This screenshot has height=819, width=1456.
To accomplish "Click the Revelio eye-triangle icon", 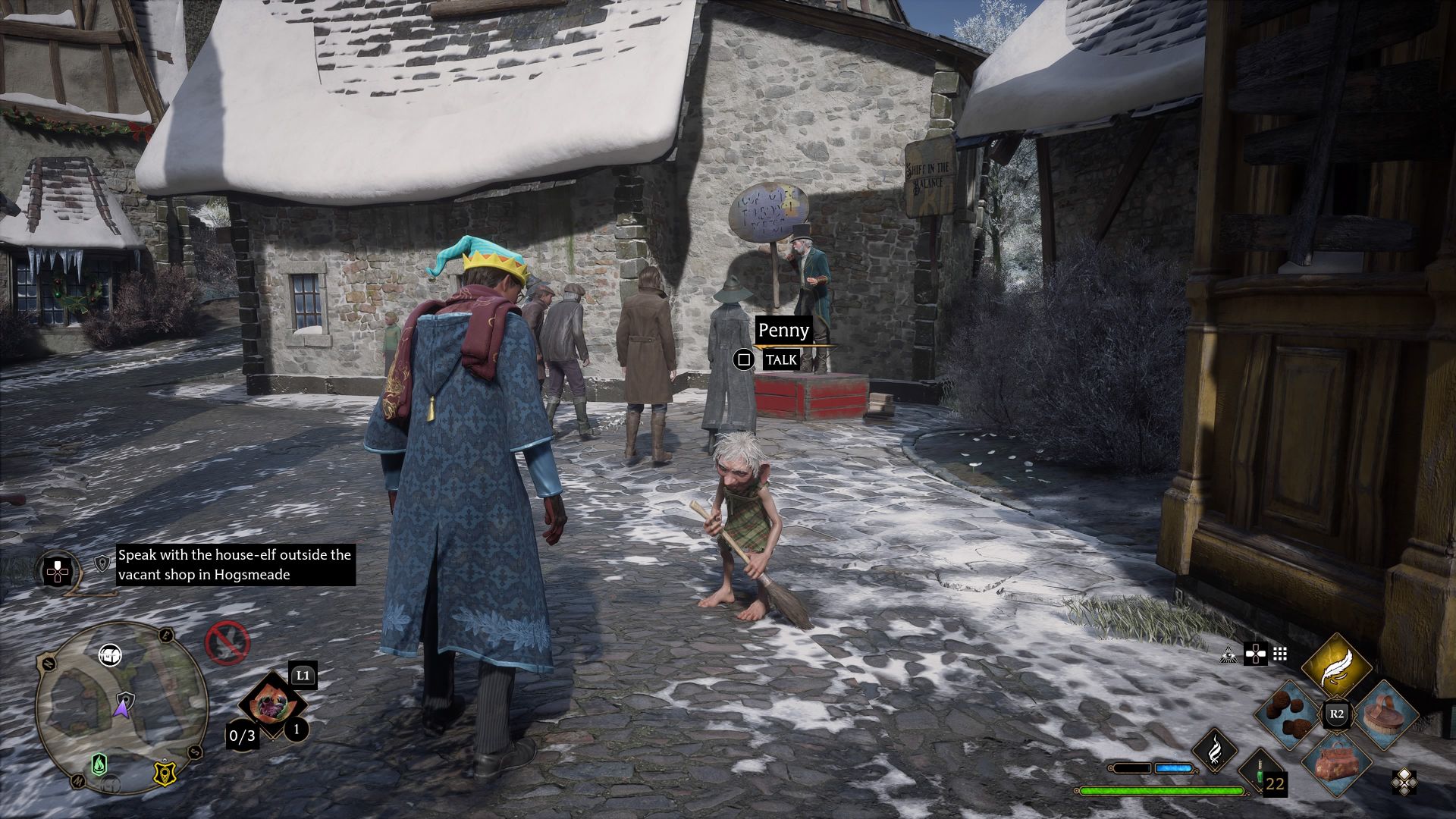I will point(1228,654).
